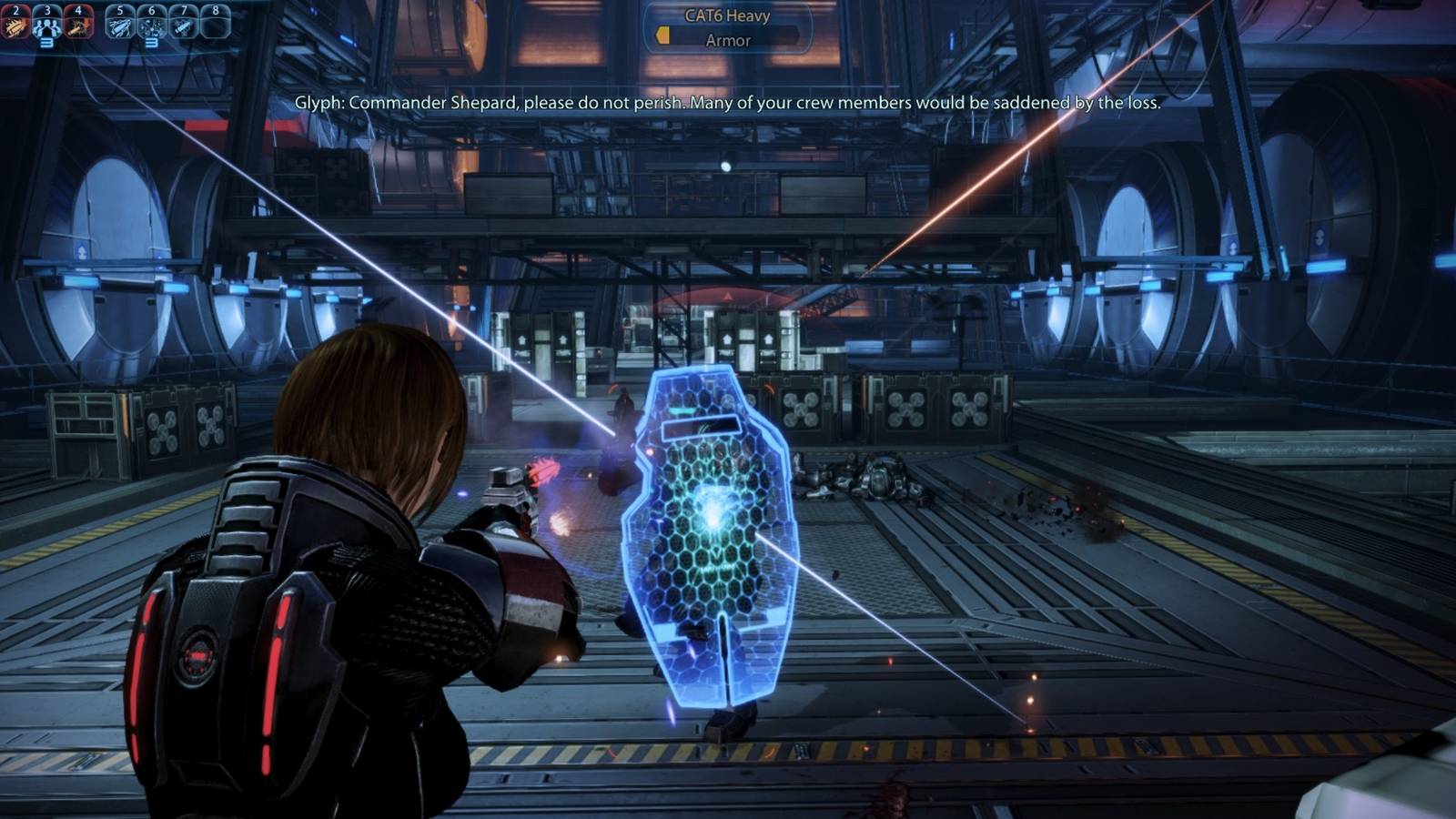Trigger the scattered burst power in slot 6

pos(151,23)
